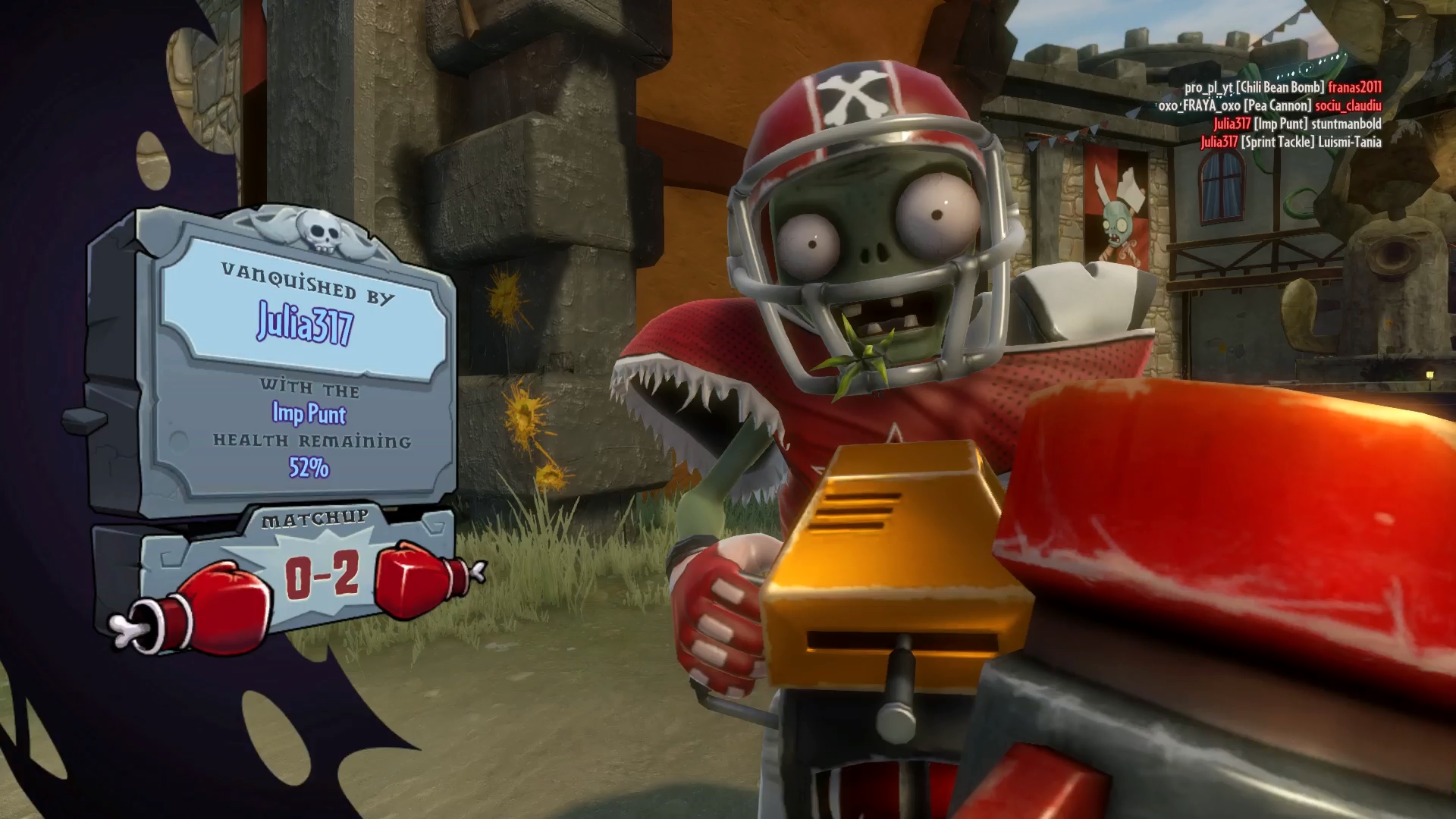Select Julia317's name on the tombstone
This screenshot has width=1456, height=819.
pos(305,324)
